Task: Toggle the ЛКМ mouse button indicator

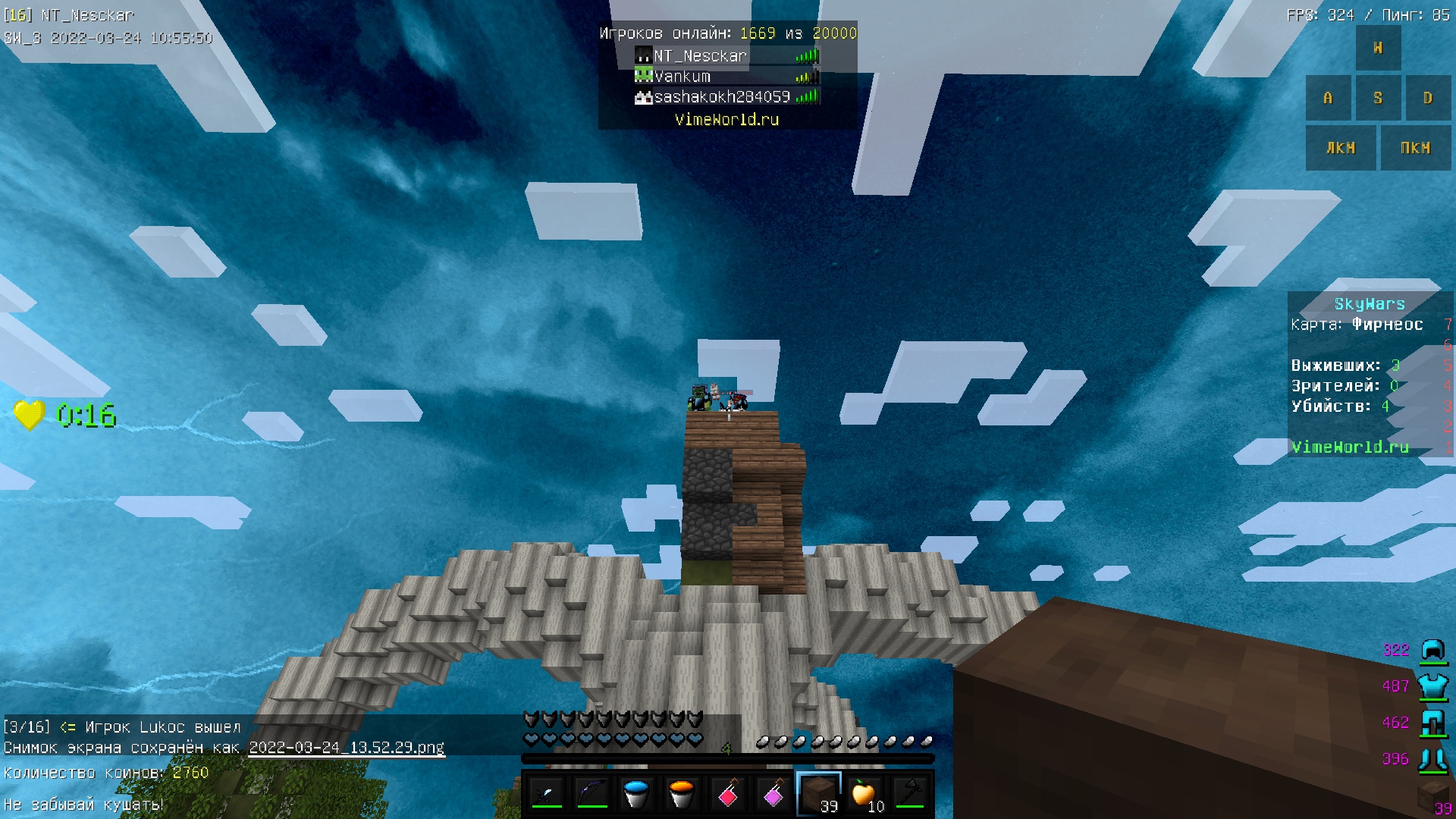Action: [1341, 148]
